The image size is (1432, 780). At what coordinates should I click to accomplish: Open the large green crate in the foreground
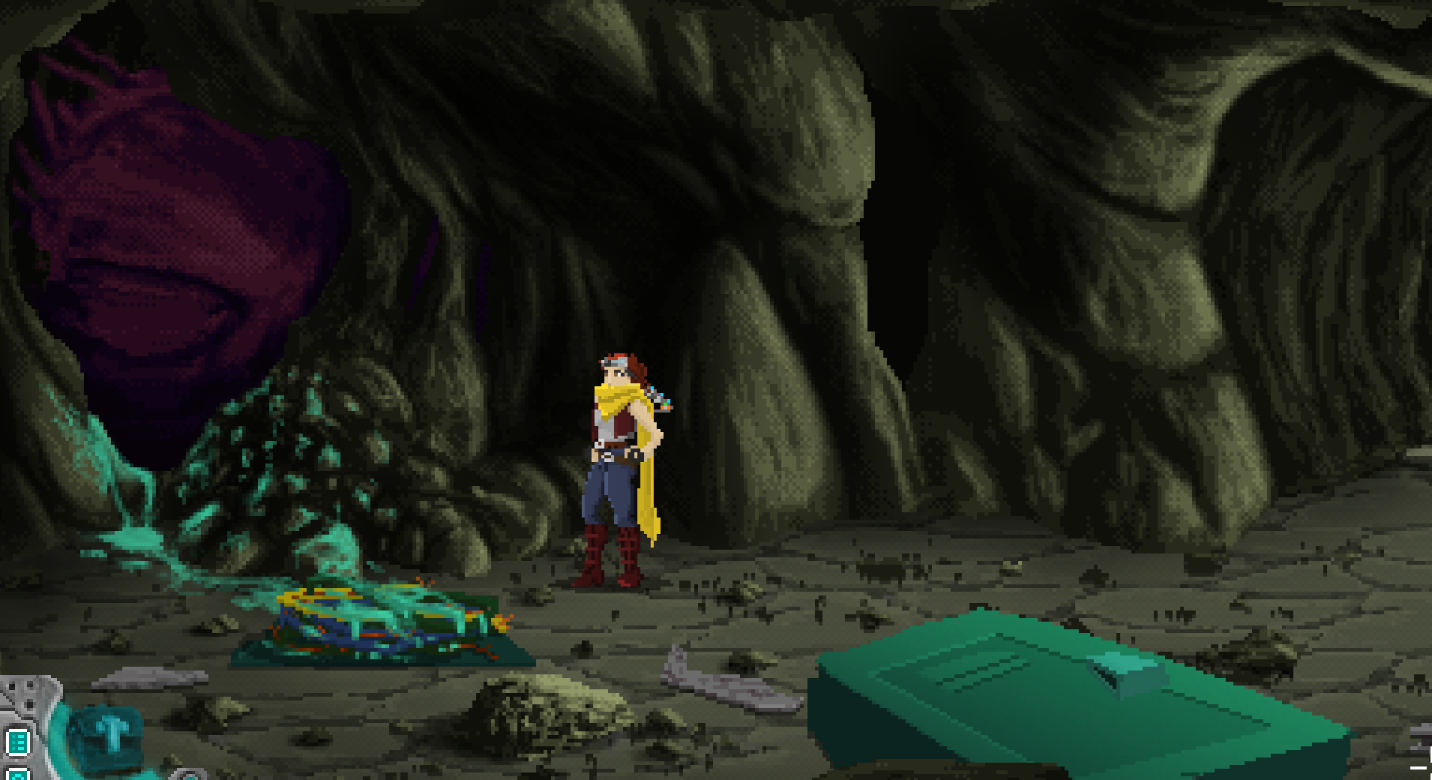(1050, 700)
